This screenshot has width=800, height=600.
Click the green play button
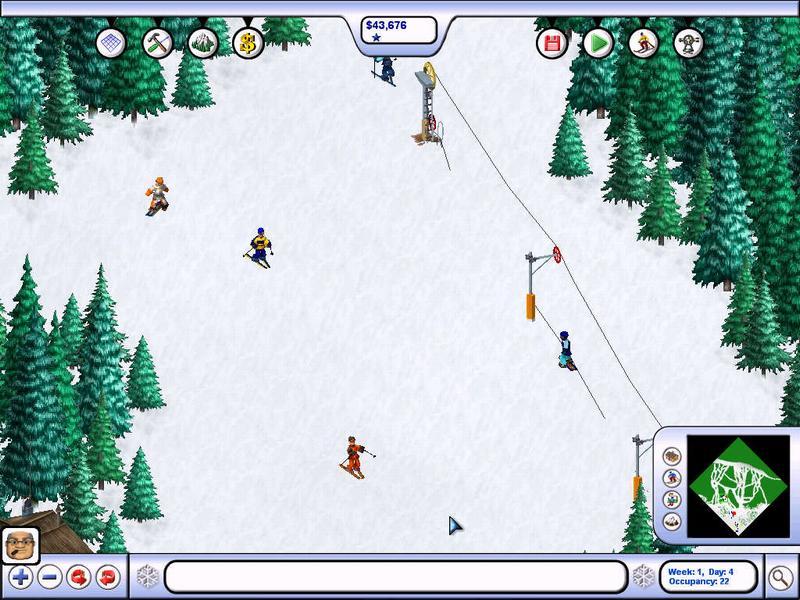click(598, 43)
